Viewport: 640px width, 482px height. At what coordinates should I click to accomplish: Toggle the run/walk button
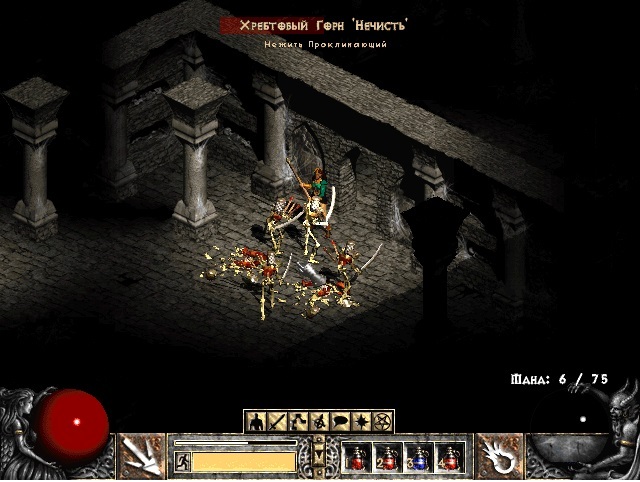click(183, 461)
